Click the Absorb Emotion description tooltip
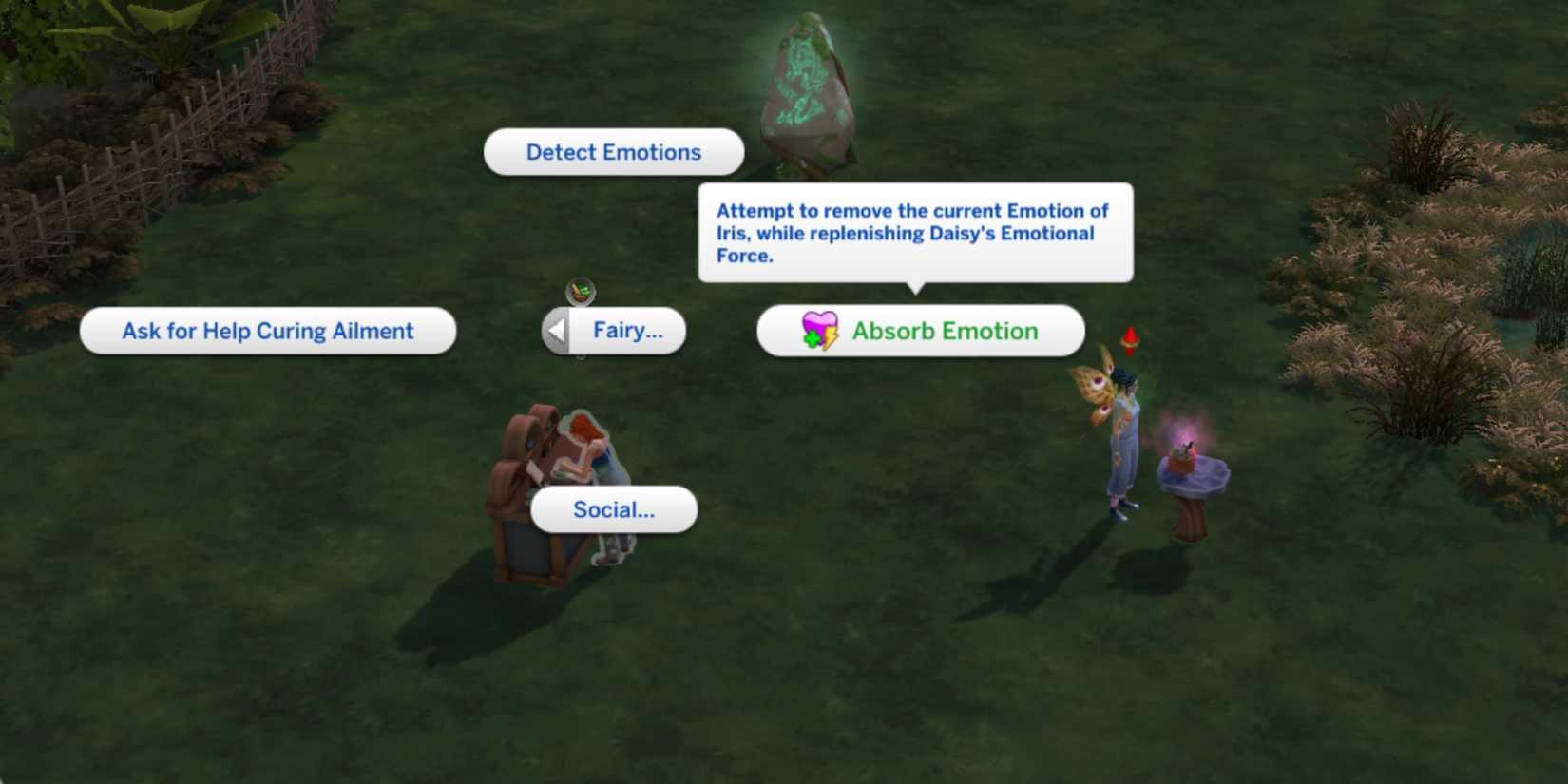Viewport: 1568px width, 784px height. coord(914,233)
